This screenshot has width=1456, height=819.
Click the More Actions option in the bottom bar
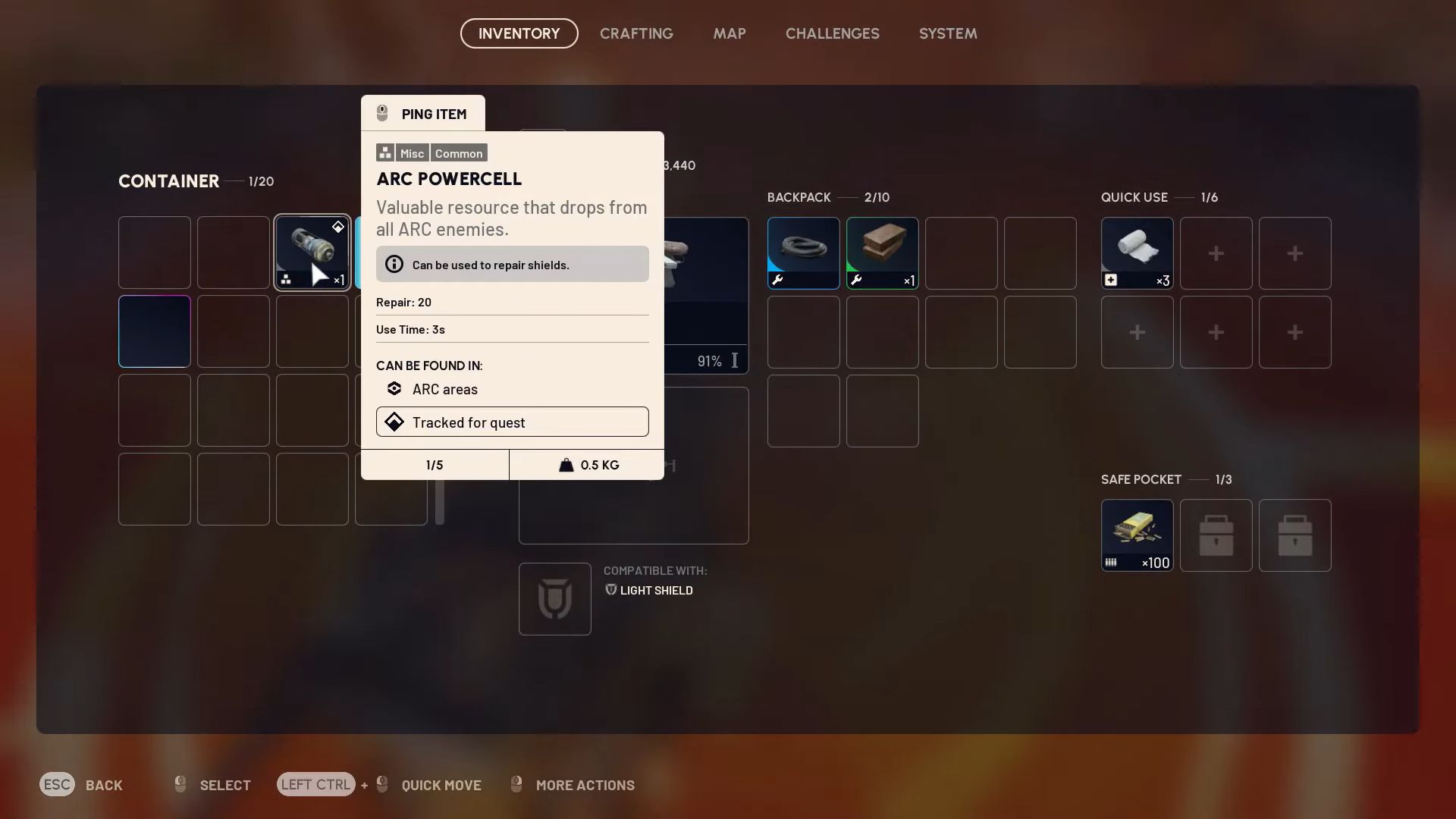[x=585, y=785]
